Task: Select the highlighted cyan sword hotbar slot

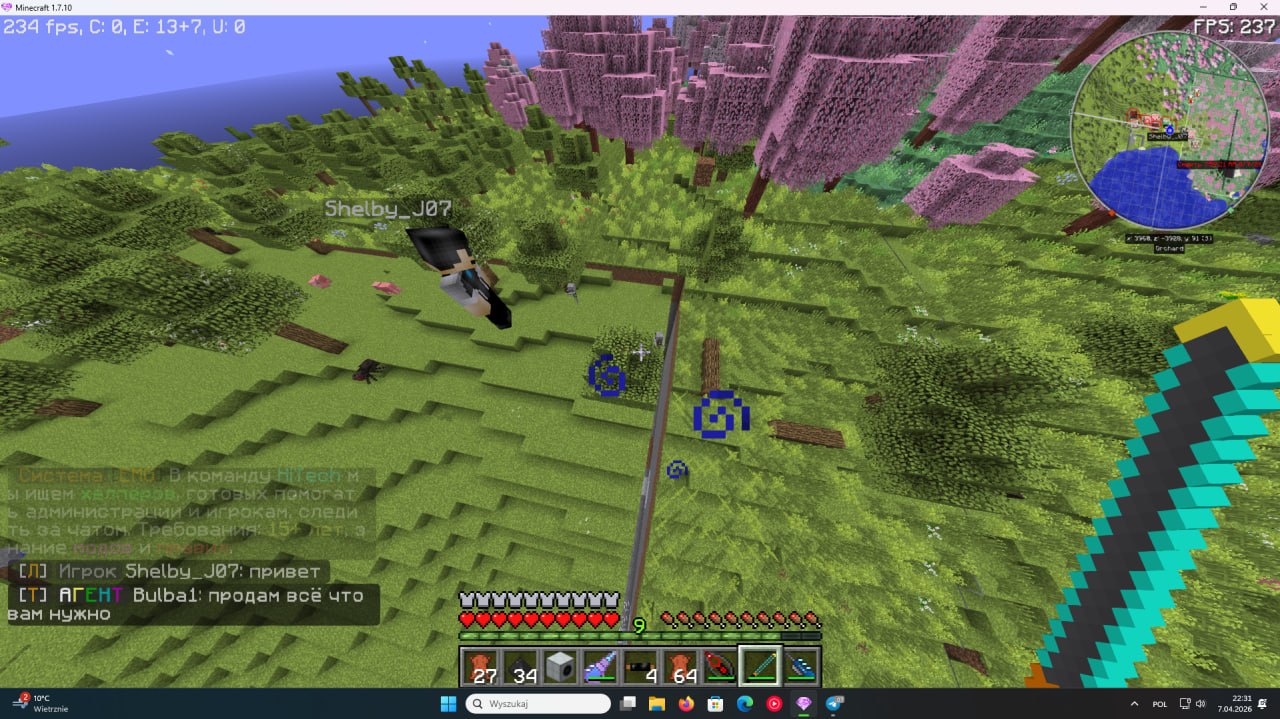Action: (760, 667)
